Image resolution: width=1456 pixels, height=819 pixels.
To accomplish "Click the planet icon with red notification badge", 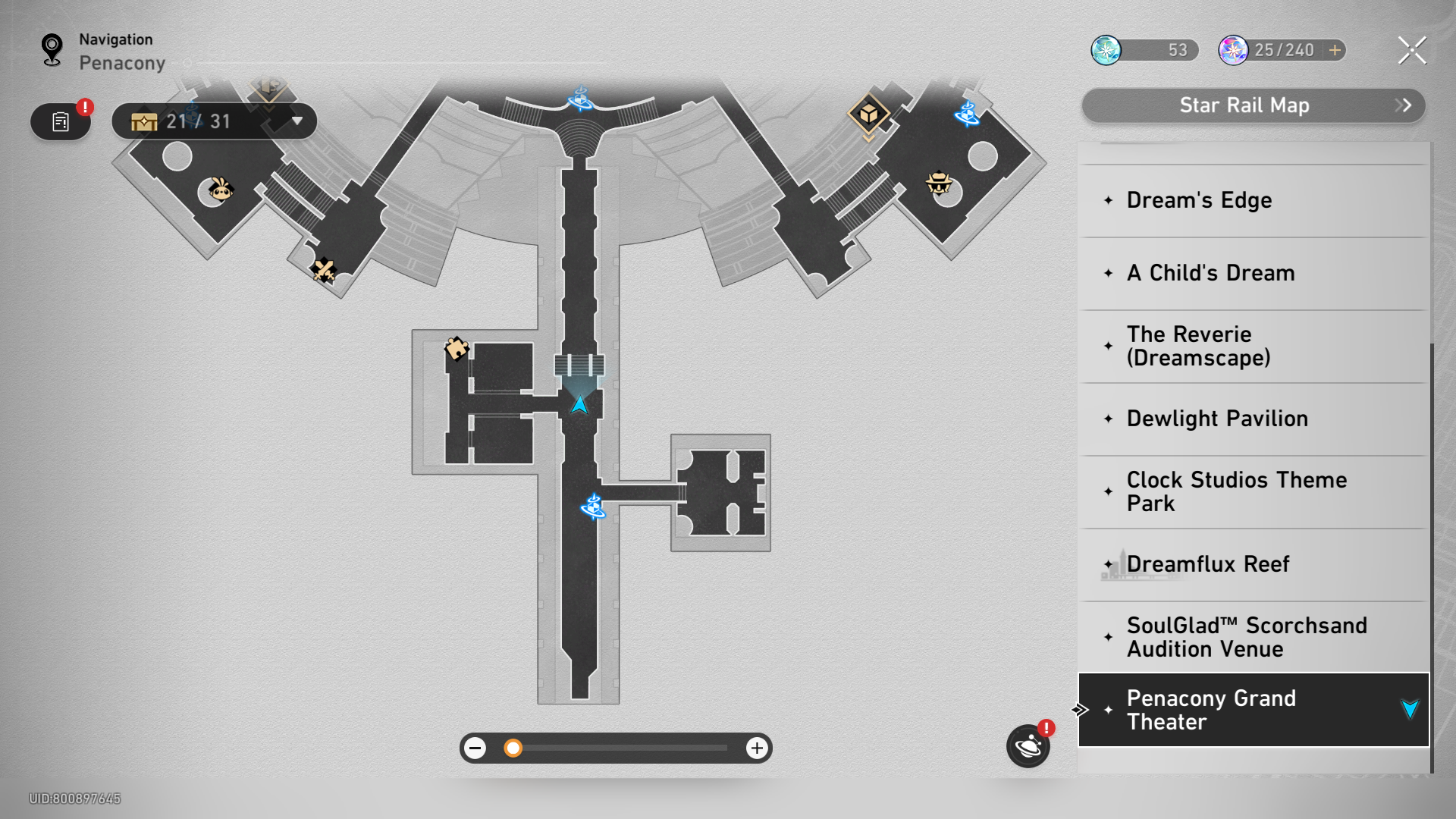I will click(x=1028, y=746).
